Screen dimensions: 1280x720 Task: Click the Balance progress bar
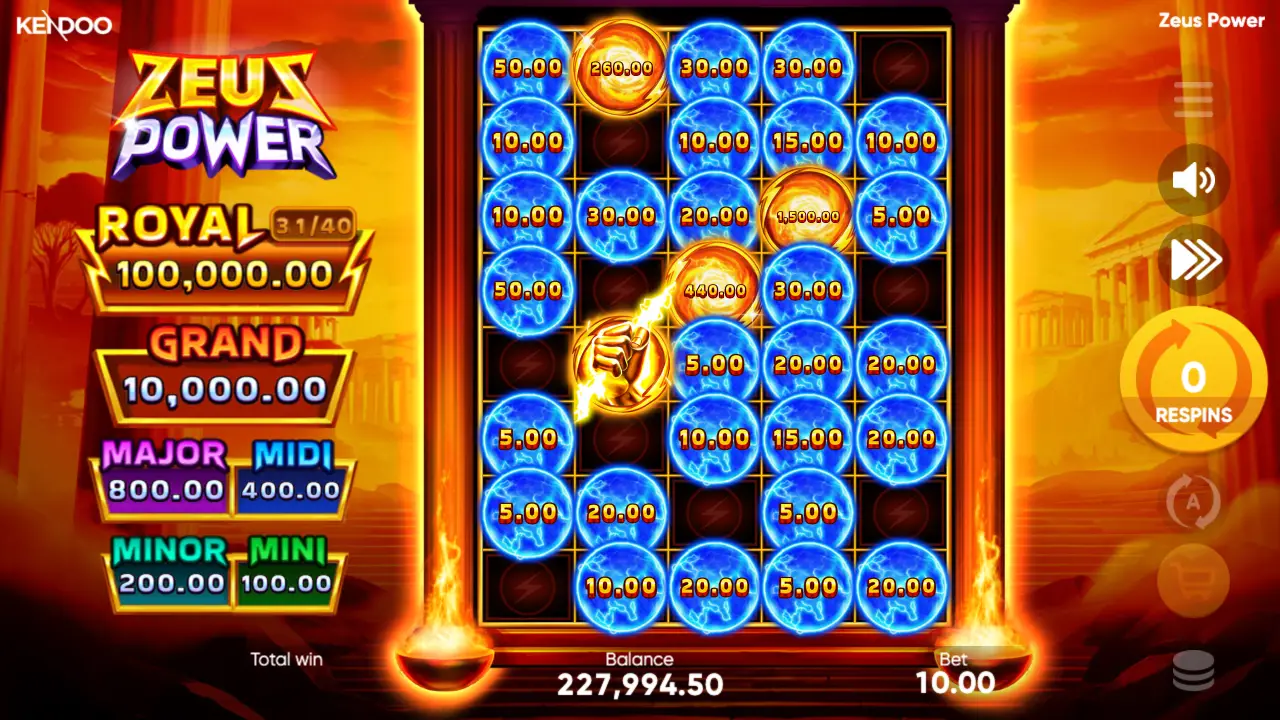coord(641,675)
